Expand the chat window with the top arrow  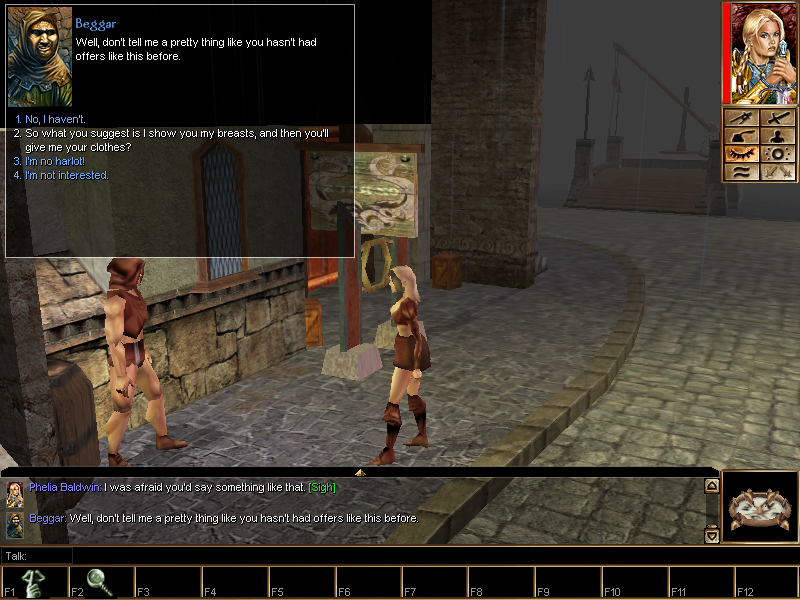point(360,471)
